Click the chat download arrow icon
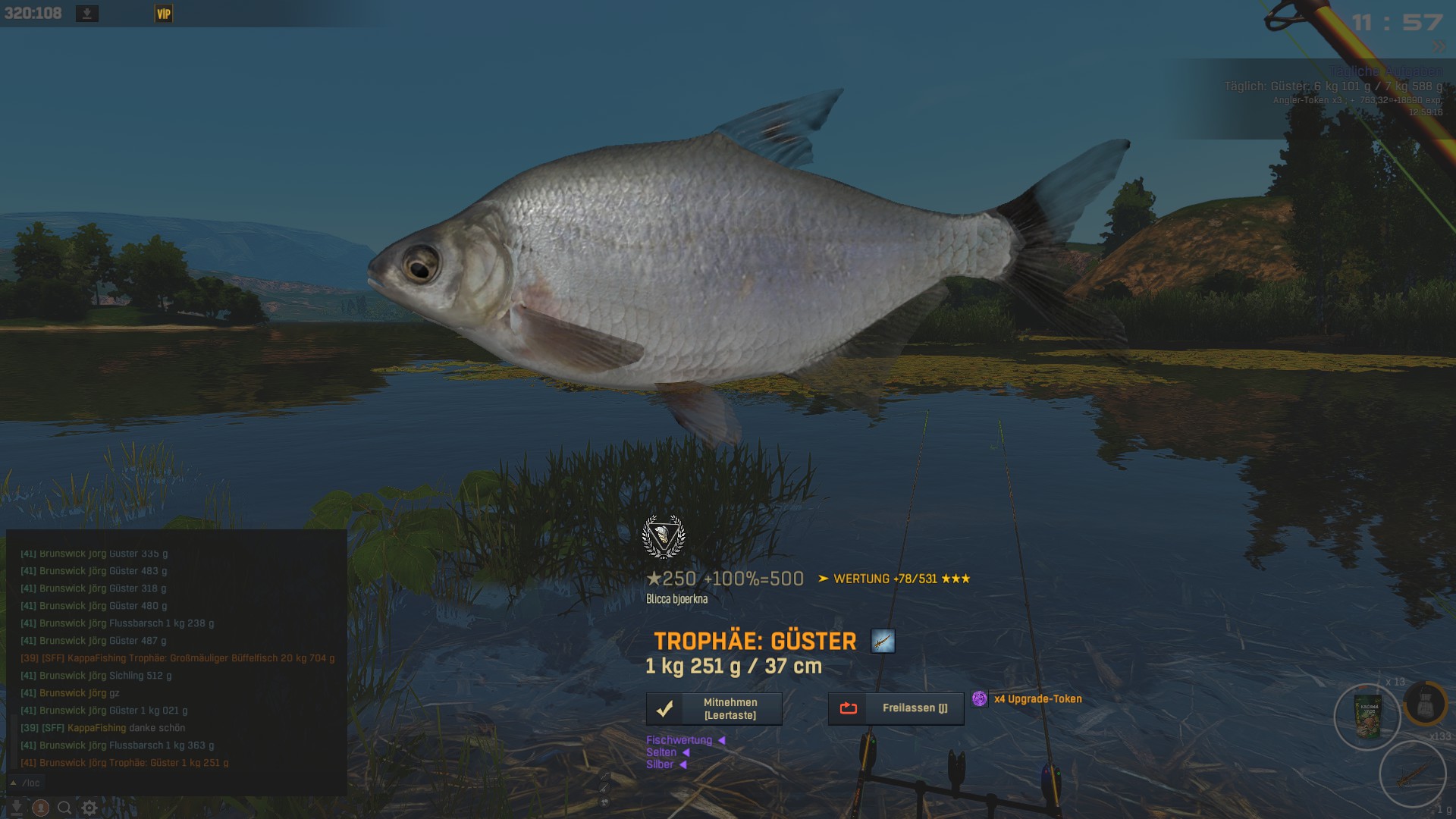This screenshot has width=1456, height=819. coord(16,808)
